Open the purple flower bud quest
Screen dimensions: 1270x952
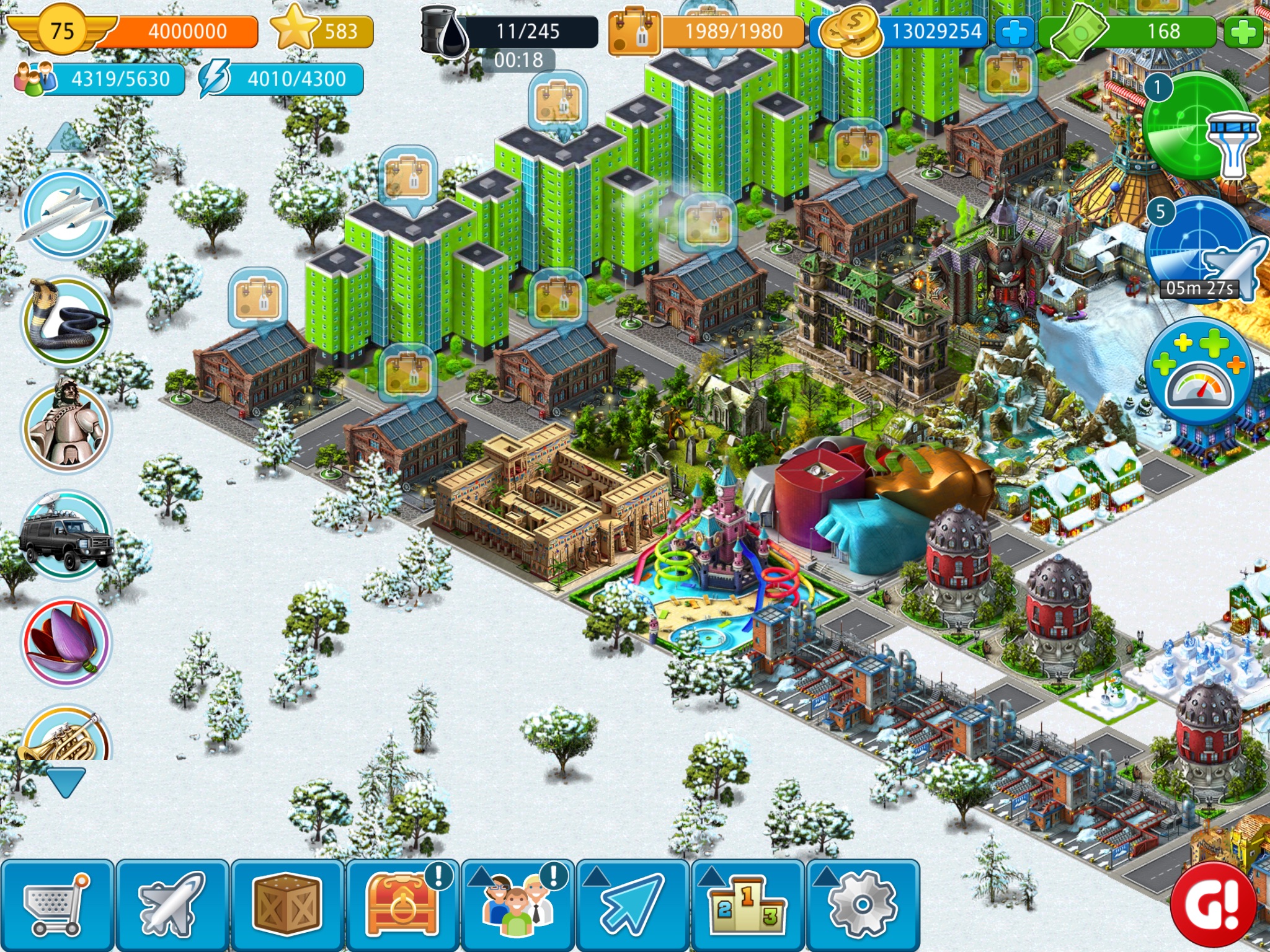pyautogui.click(x=66, y=641)
